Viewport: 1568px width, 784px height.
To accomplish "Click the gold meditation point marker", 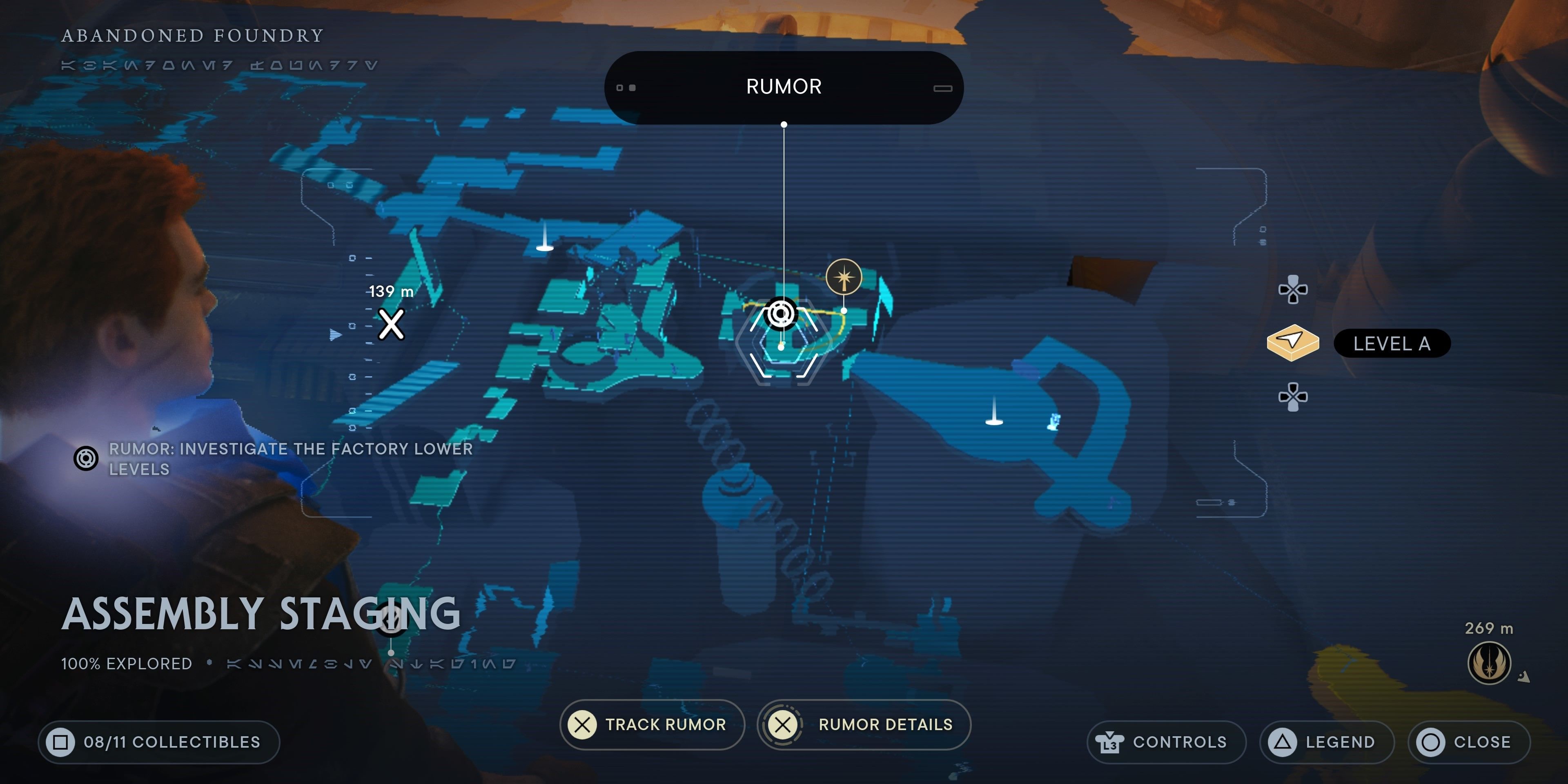I will (x=844, y=278).
